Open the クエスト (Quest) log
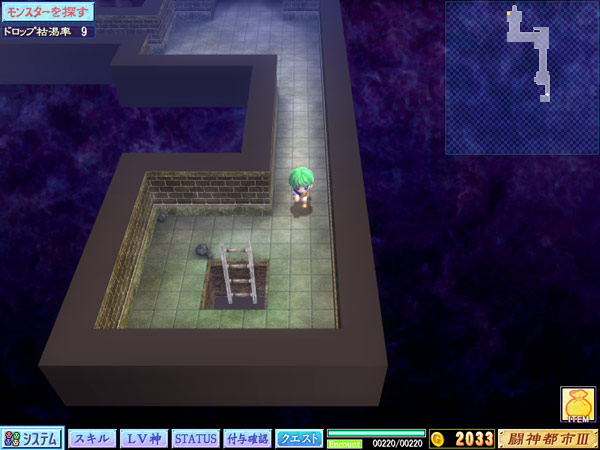 tap(300, 438)
